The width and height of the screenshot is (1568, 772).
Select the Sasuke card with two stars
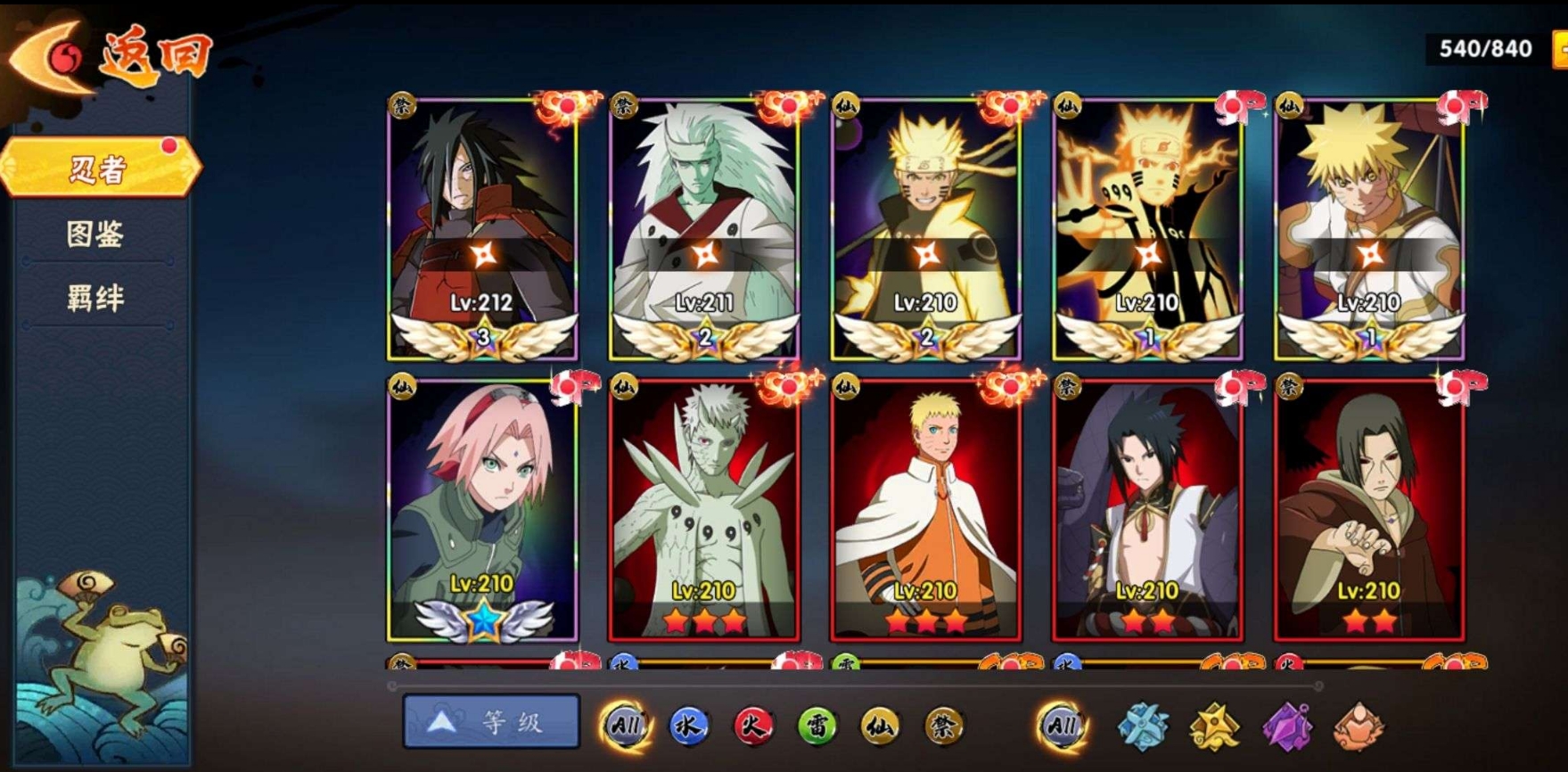(x=1148, y=508)
